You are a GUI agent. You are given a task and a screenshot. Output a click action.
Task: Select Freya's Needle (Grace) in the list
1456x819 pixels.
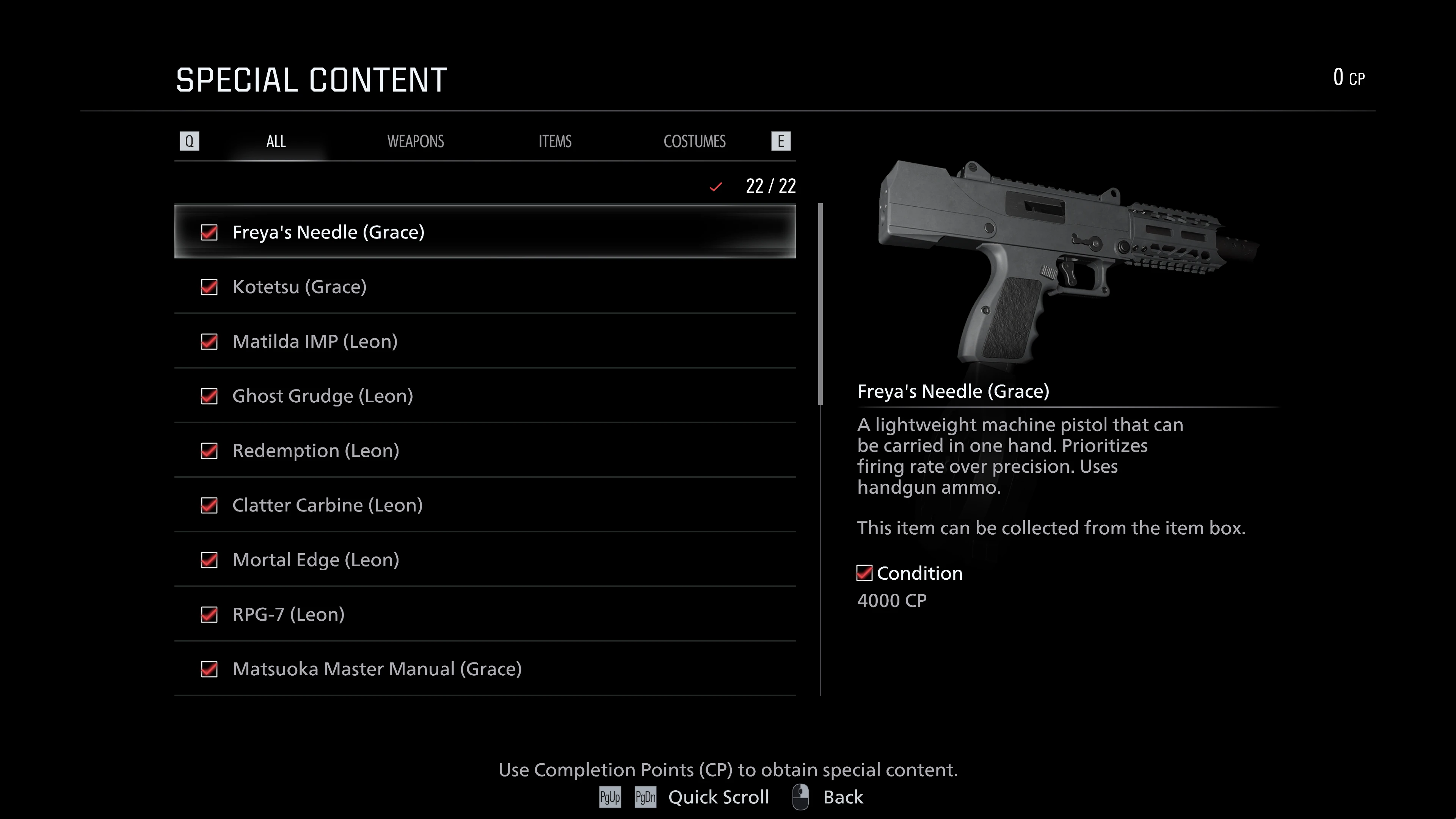click(485, 232)
